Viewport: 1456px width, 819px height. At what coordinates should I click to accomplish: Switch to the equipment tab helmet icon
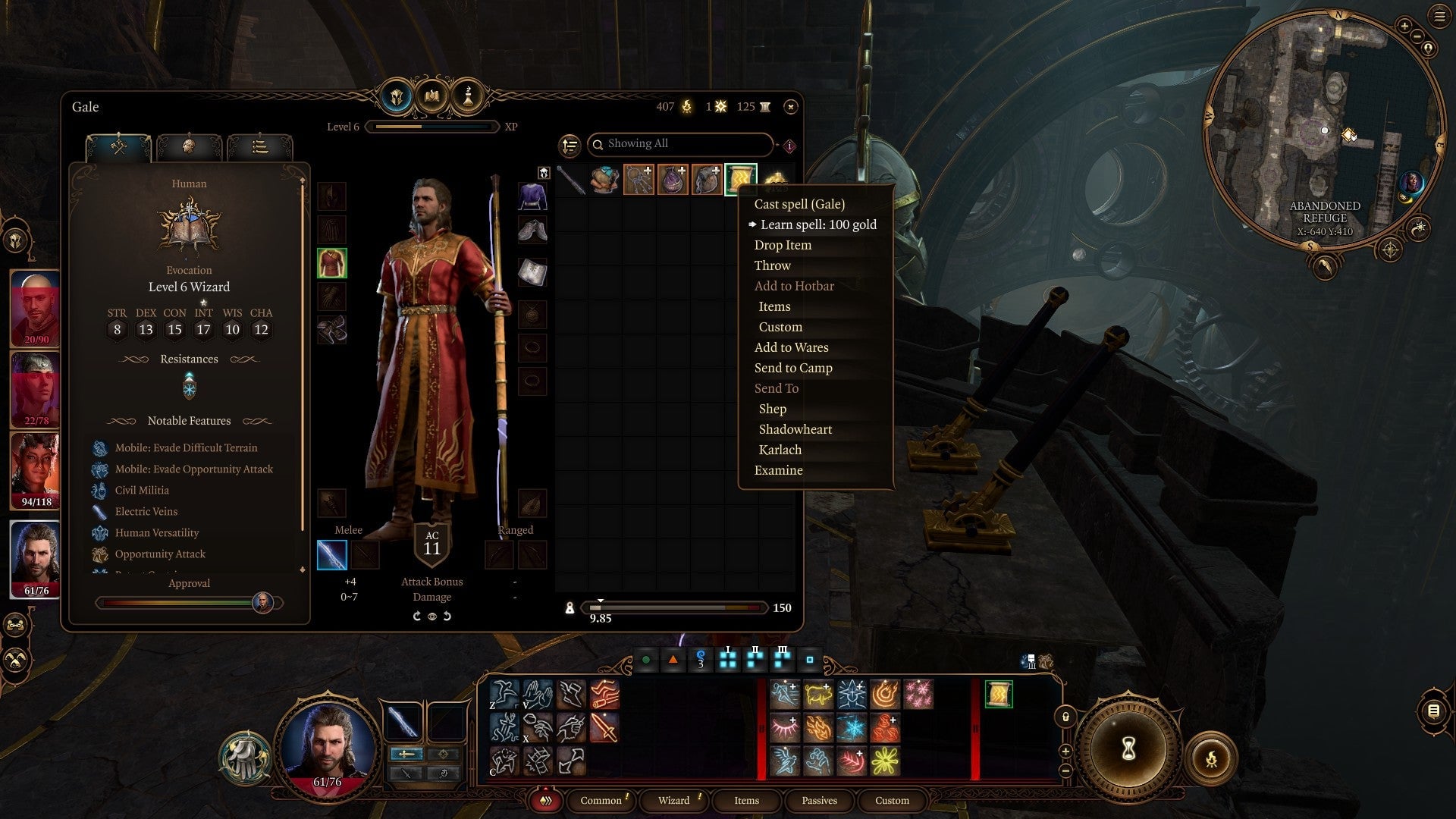tap(397, 97)
